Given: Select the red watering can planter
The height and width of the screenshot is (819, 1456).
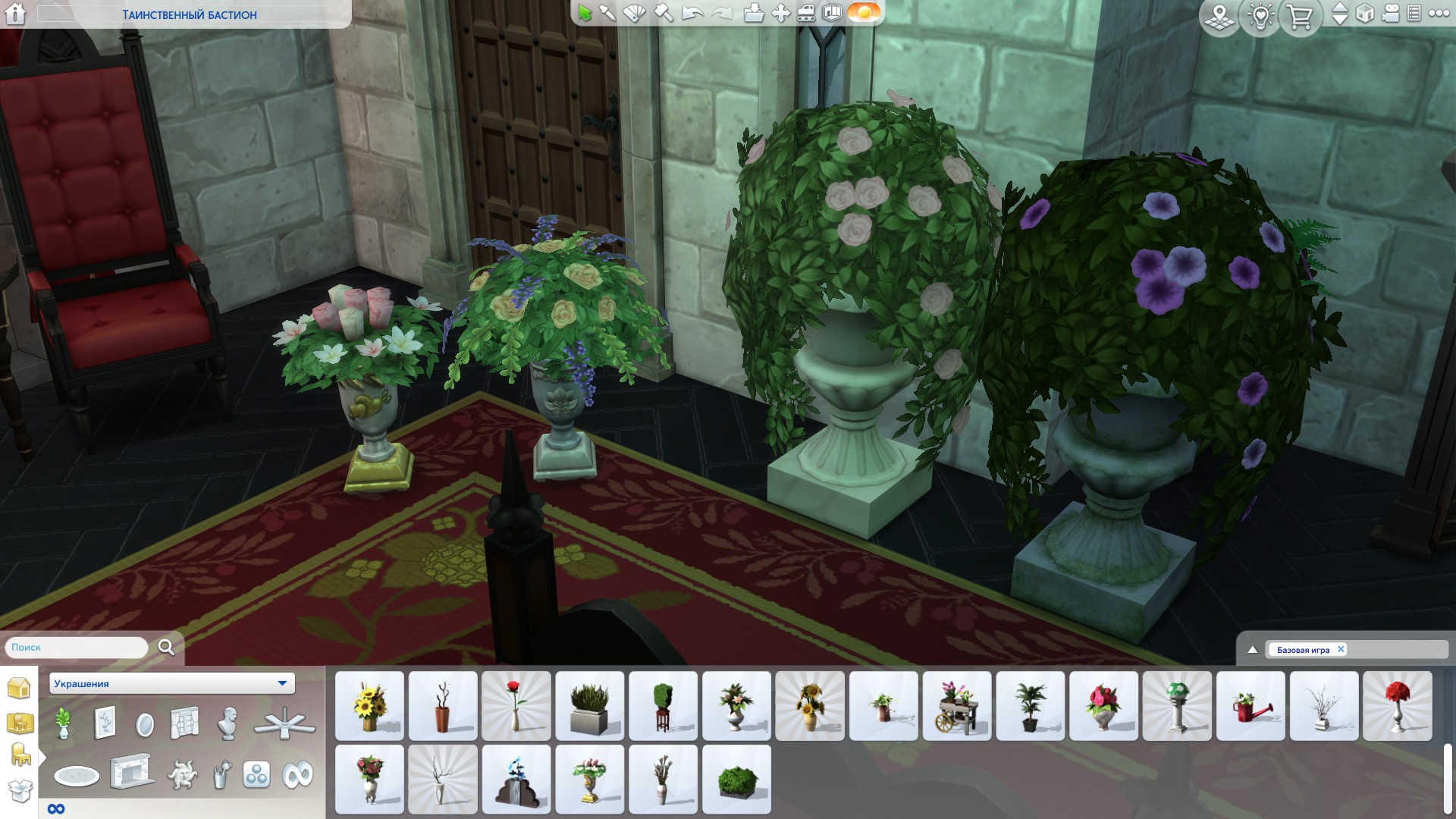Looking at the screenshot, I should 1250,705.
